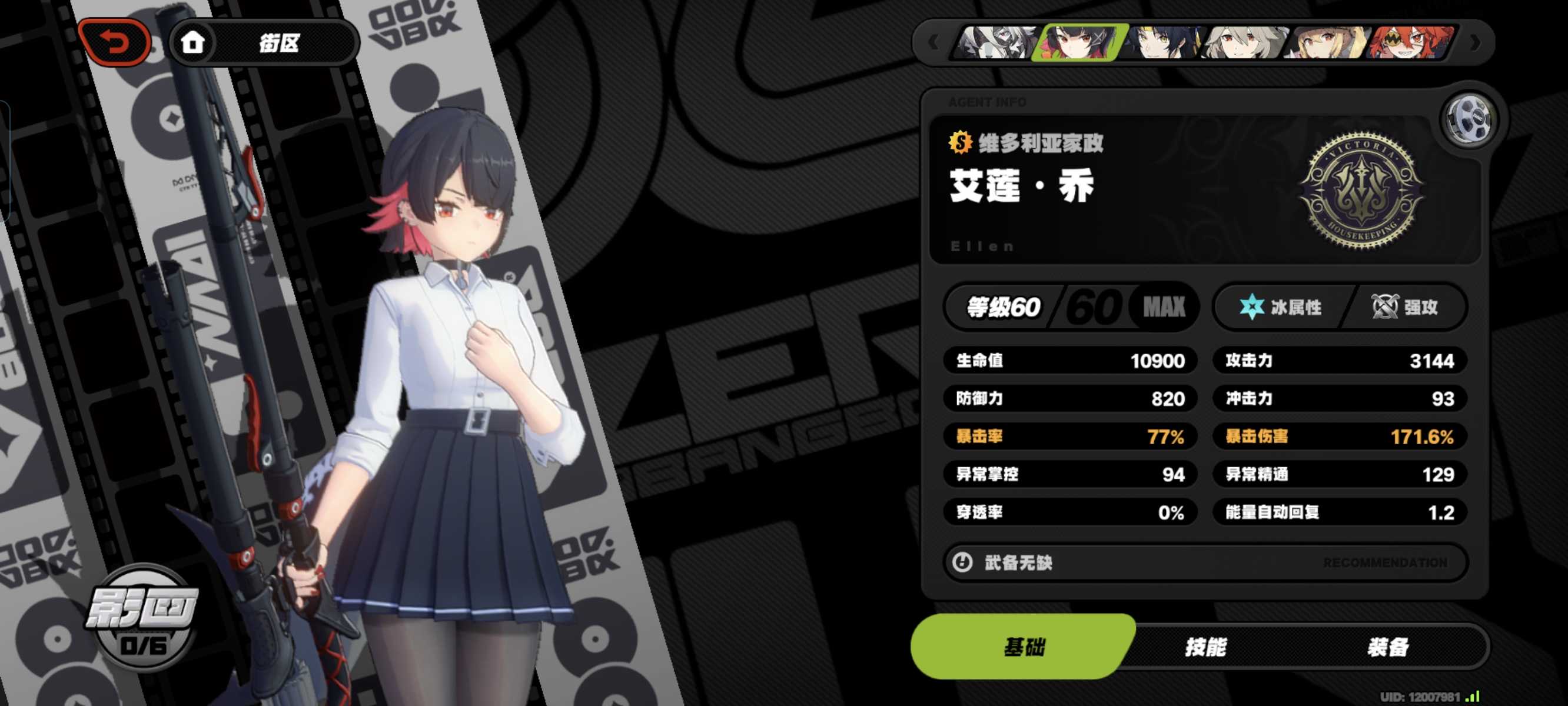Open the film reel icon on agent info

click(x=1468, y=120)
